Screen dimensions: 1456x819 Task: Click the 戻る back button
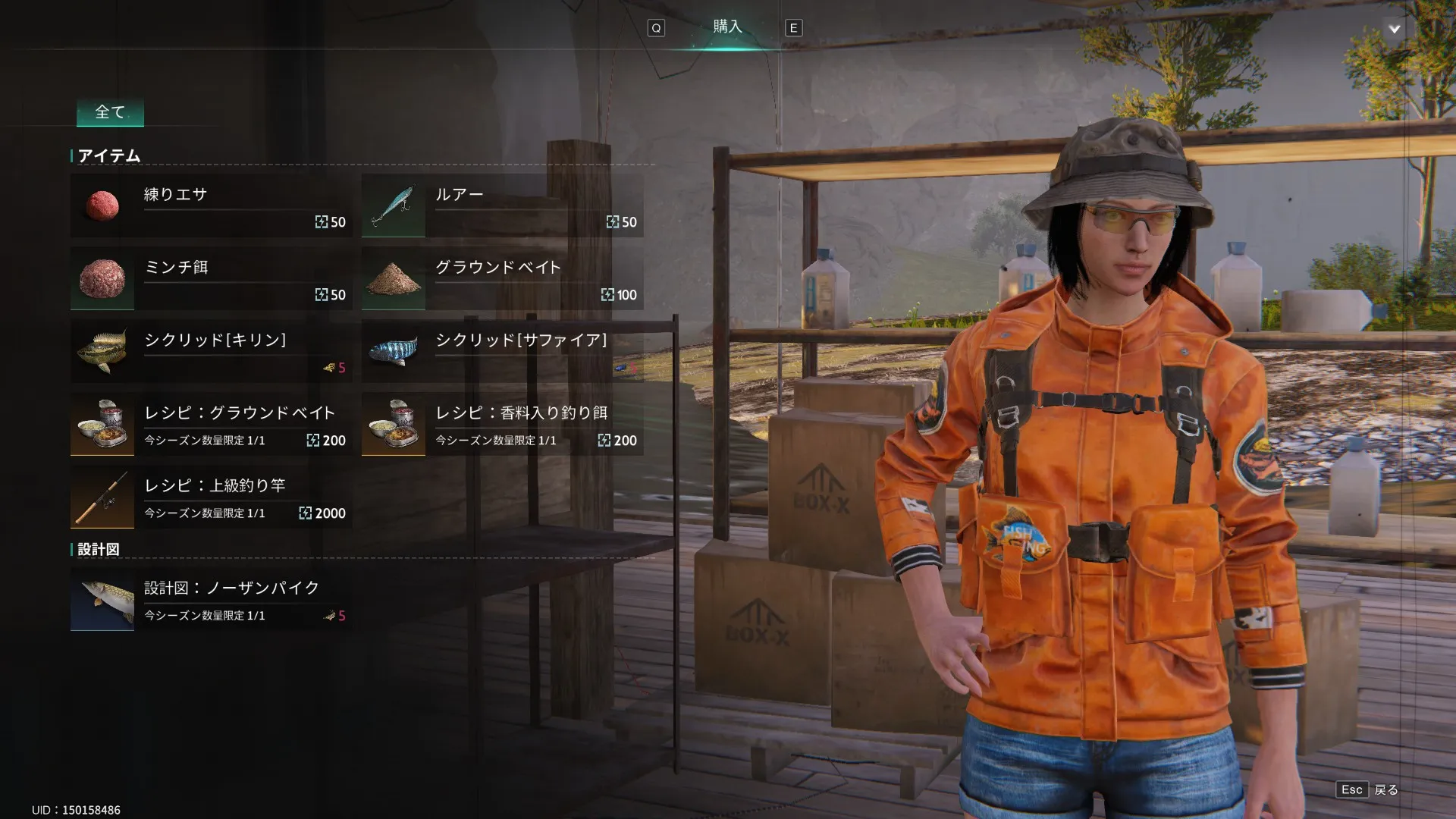click(1367, 789)
